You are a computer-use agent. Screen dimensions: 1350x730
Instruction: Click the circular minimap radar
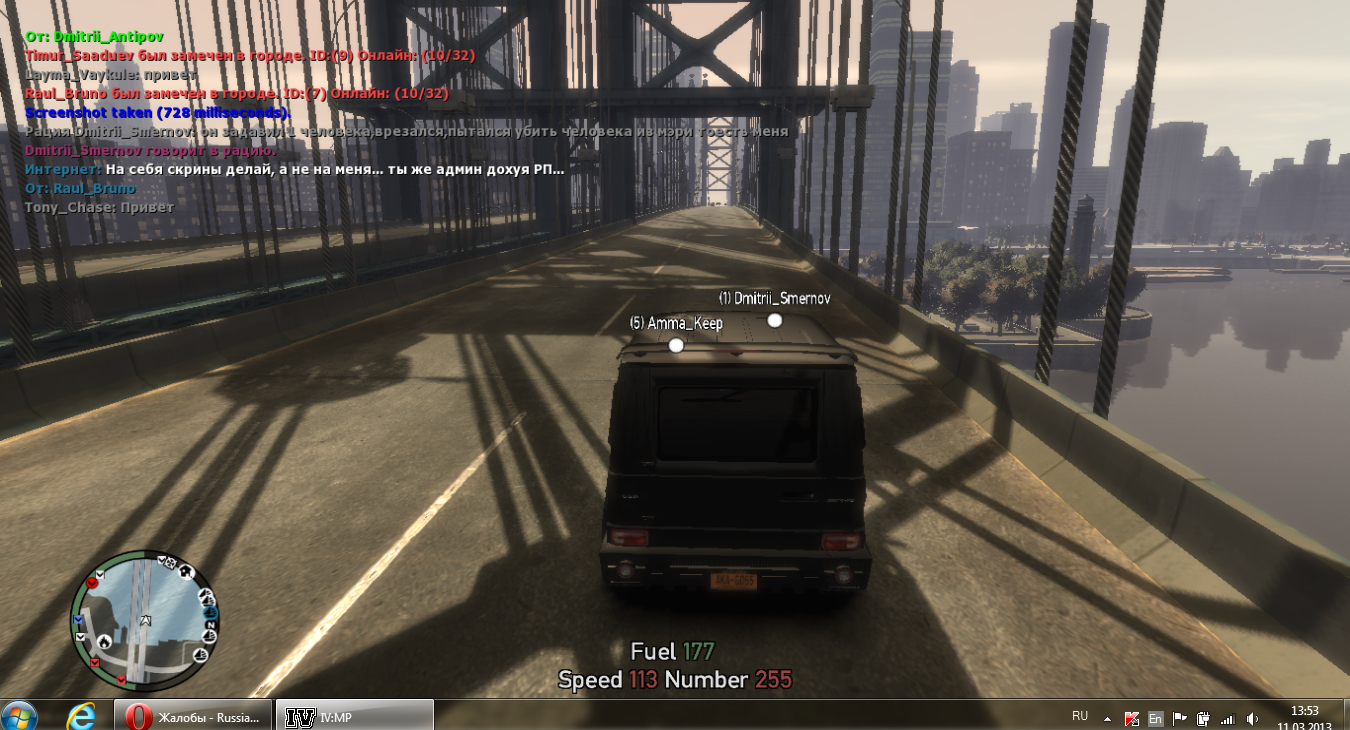pos(143,620)
